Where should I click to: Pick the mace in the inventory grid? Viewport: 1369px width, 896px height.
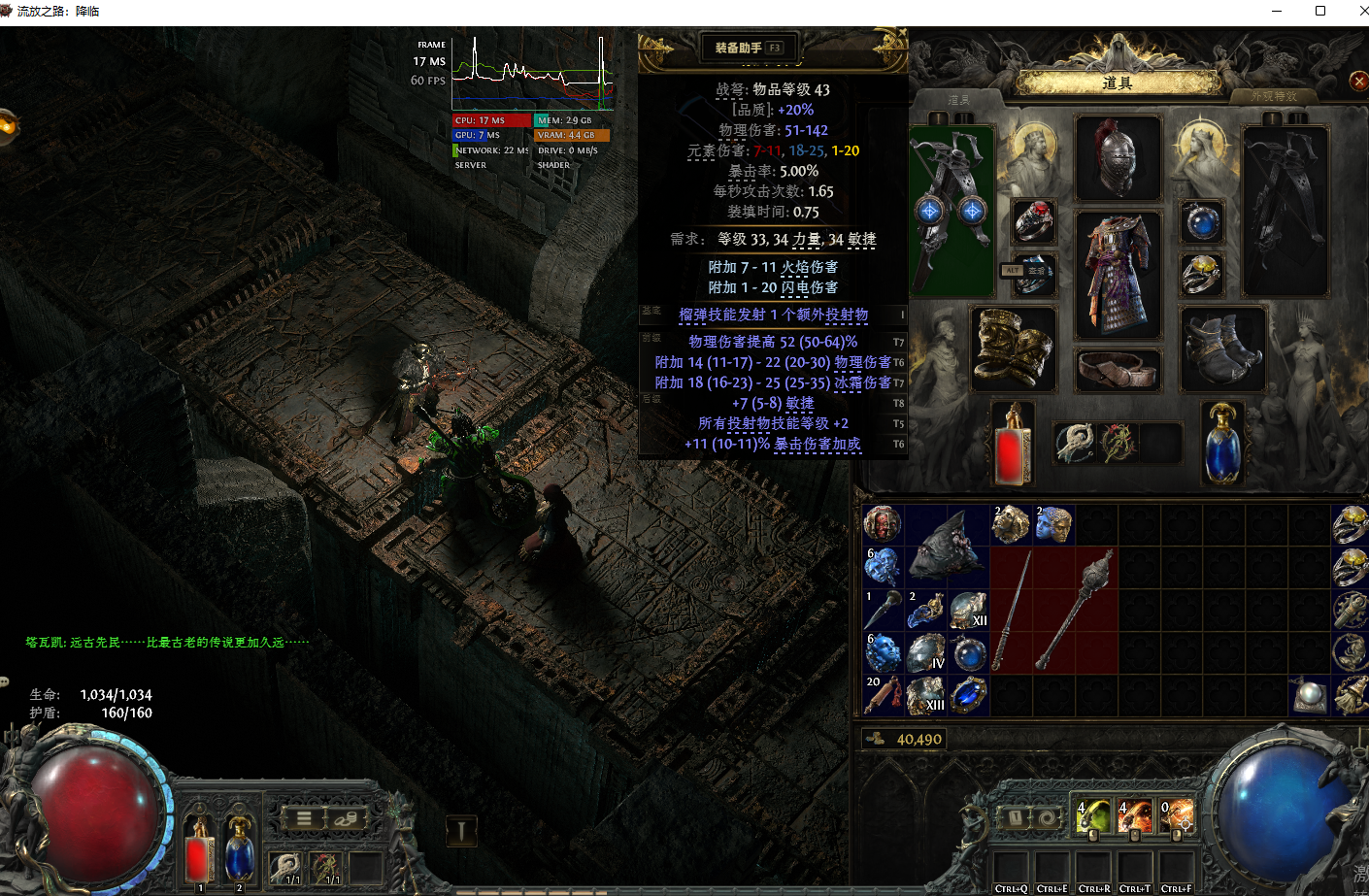click(x=1076, y=610)
